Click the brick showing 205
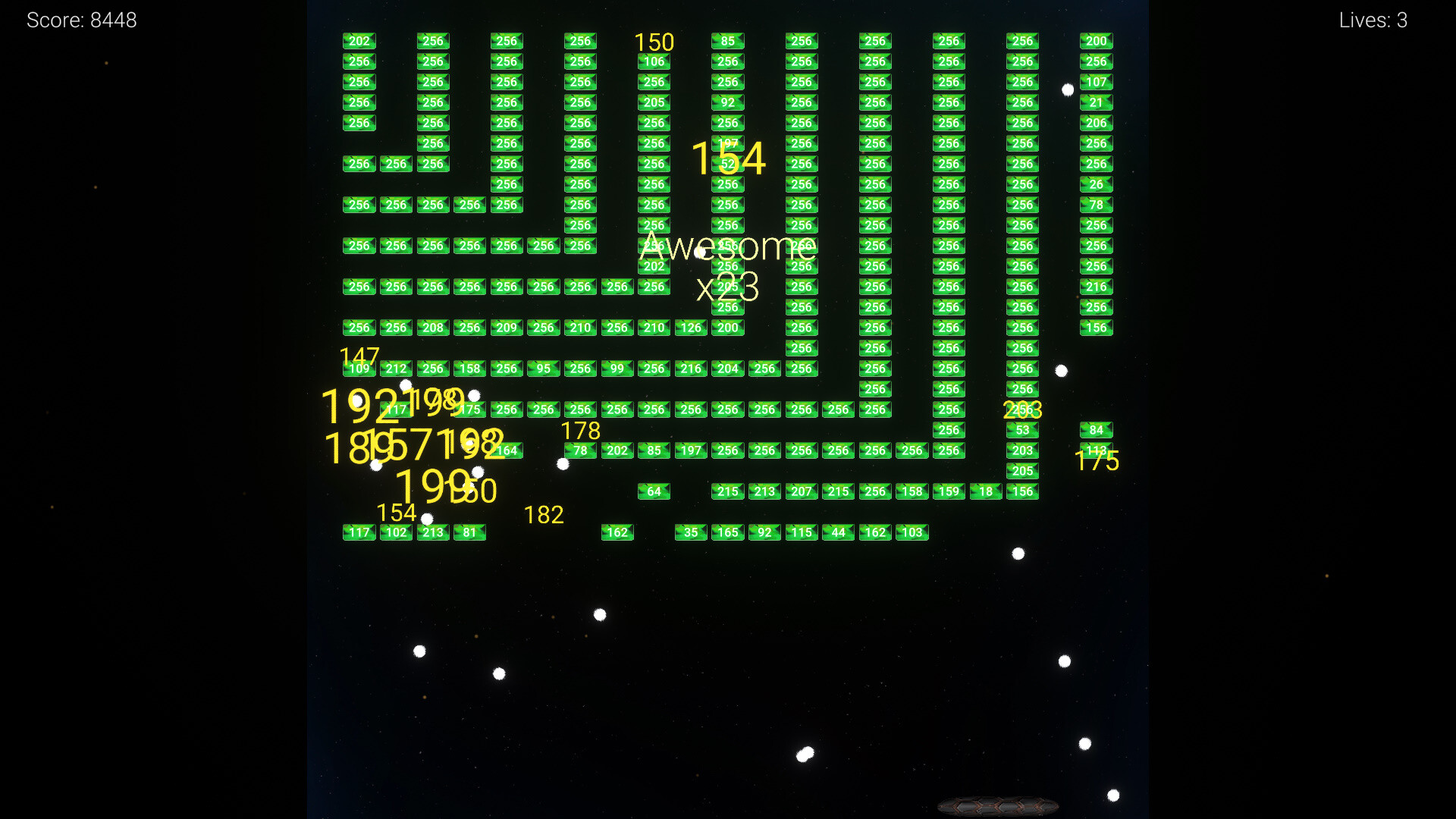This screenshot has height=819, width=1456. [x=1023, y=471]
